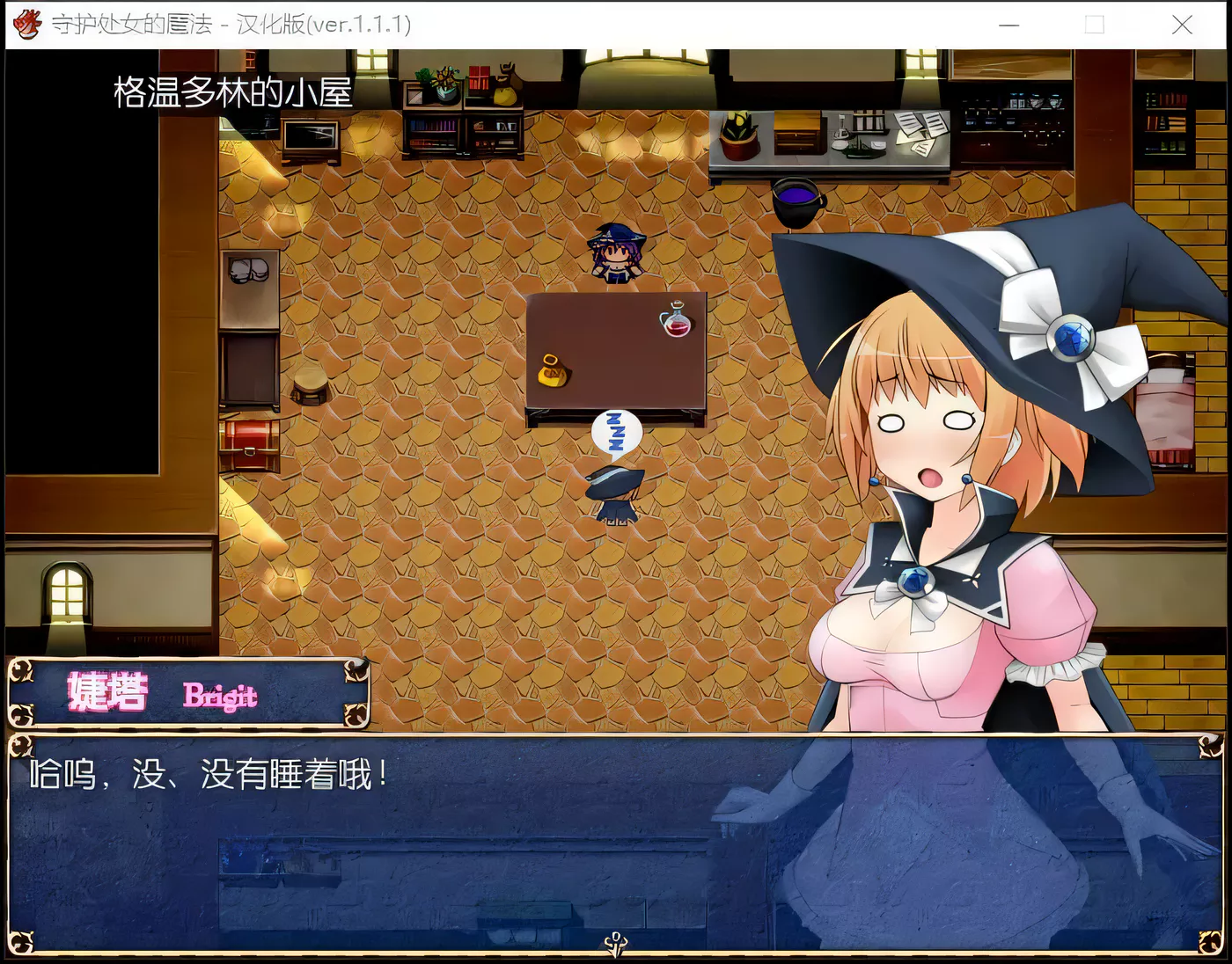Screen dimensions: 1232x964
Task: Toggle the ZZZ sleep bubble
Action: pos(616,431)
